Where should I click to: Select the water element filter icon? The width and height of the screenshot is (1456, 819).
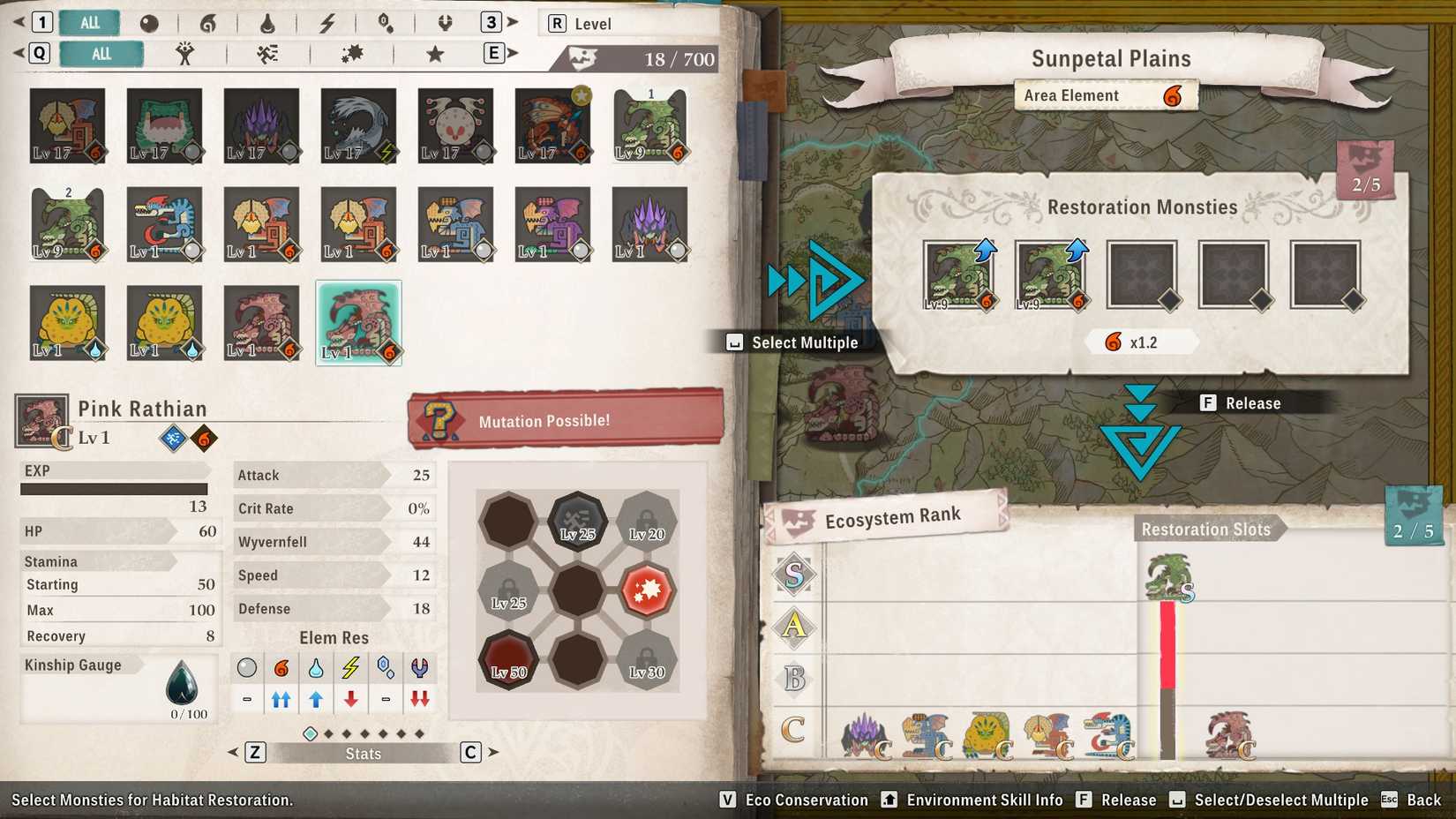click(x=268, y=23)
